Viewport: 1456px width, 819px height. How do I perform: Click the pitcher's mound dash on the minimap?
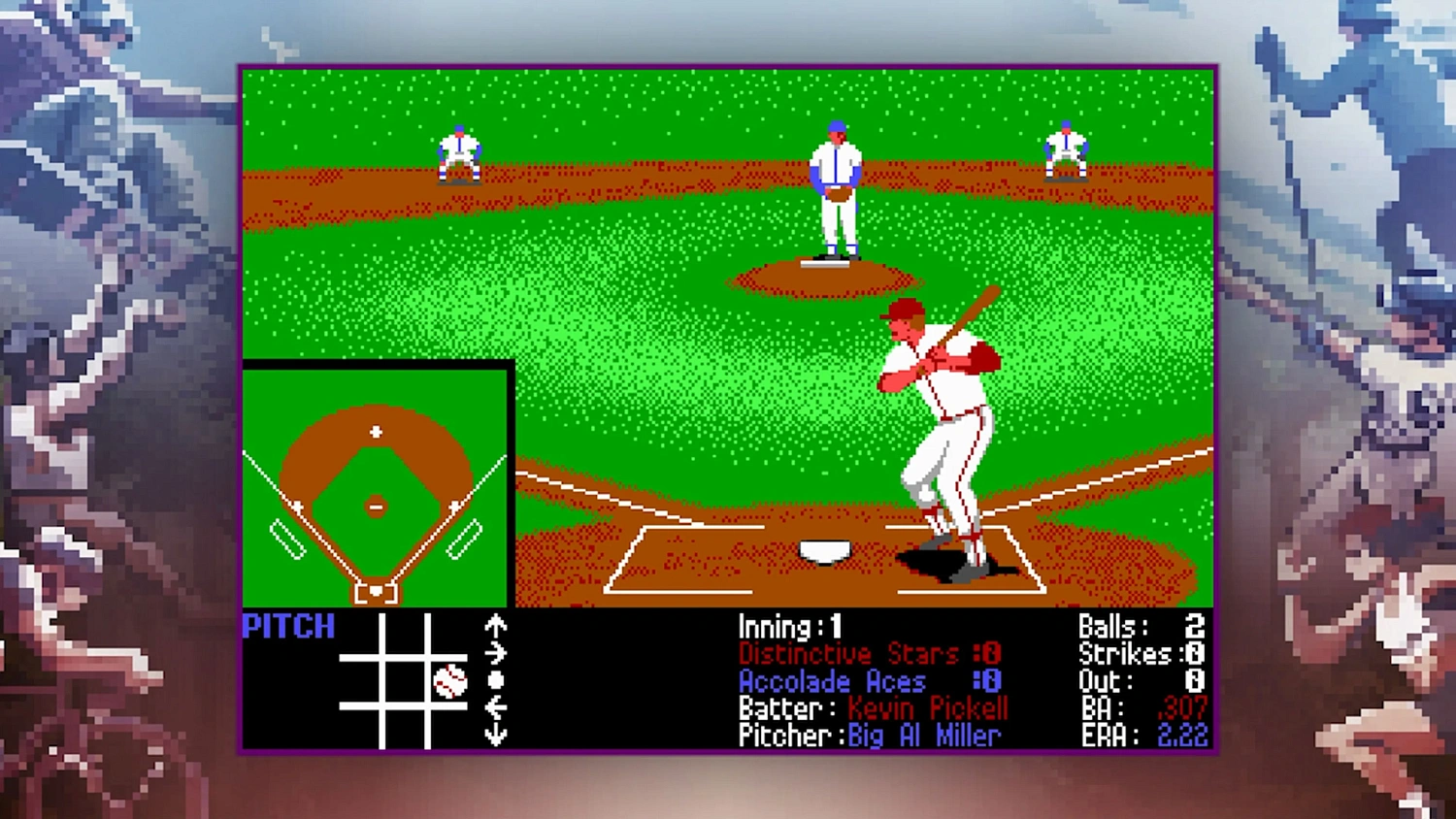[x=376, y=506]
